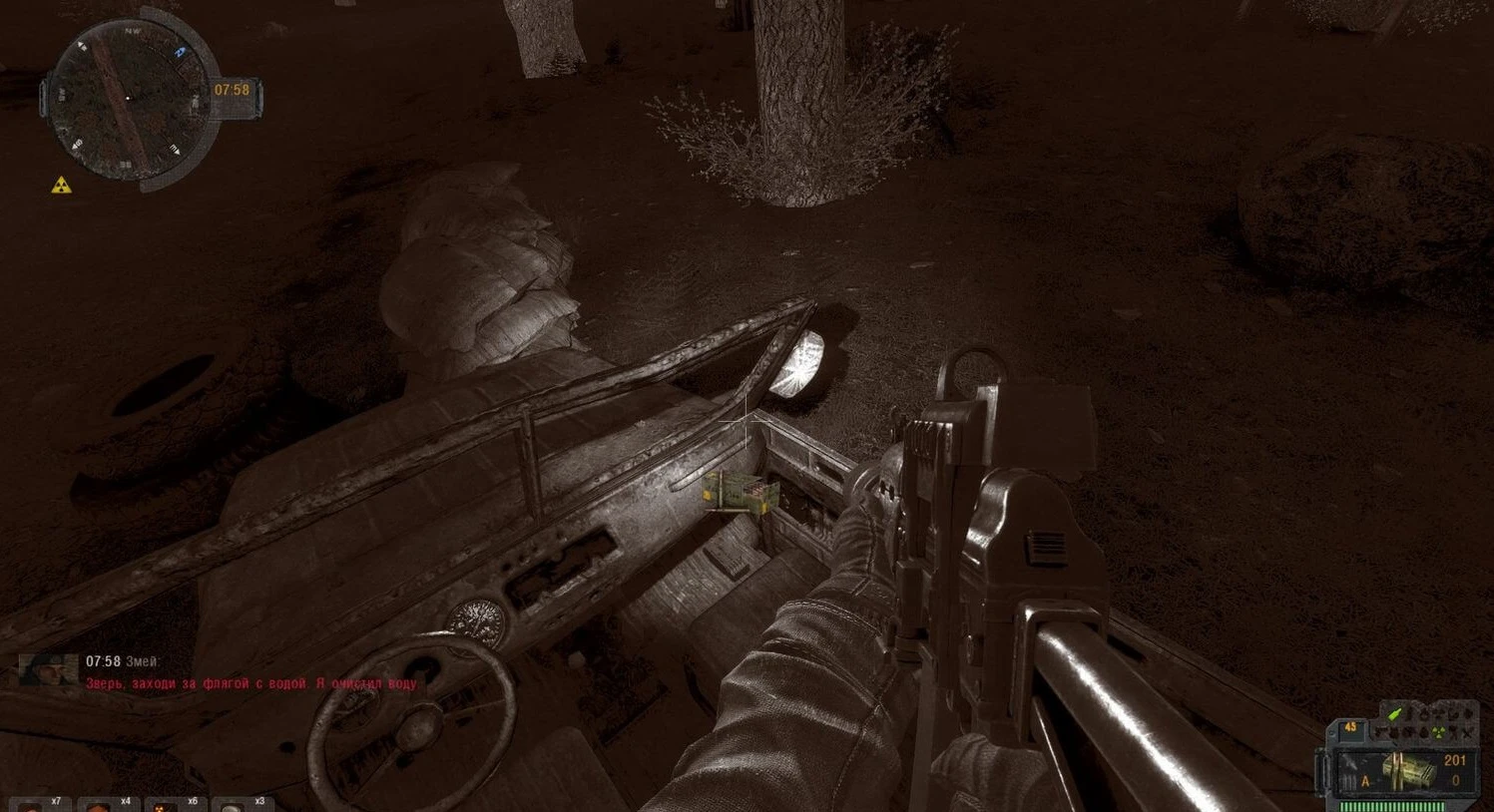The height and width of the screenshot is (812, 1494).
Task: Click the green bottle status icon
Action: pos(1395,714)
